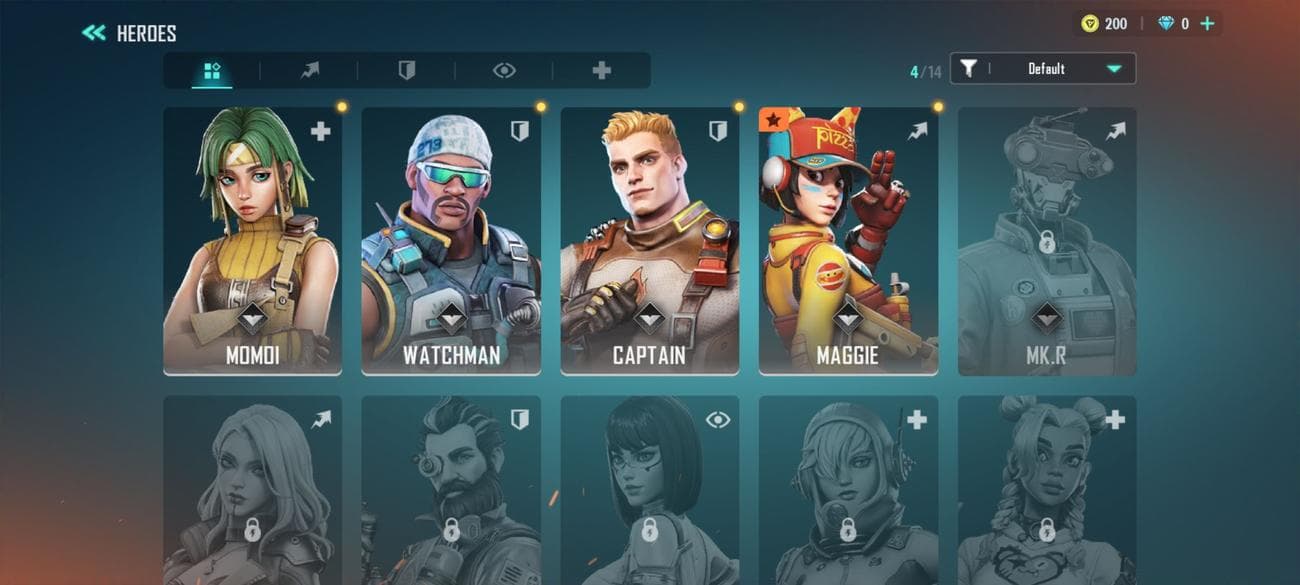The height and width of the screenshot is (585, 1300).
Task: Filter heroes by the shield role tab
Action: point(407,71)
